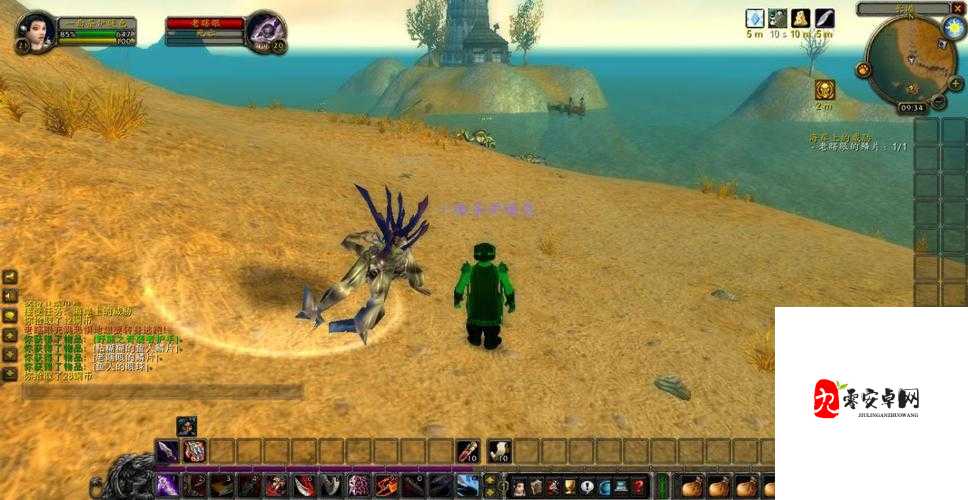Viewport: 968px width, 500px height.
Task: Select the white feather buff icon
Action: coord(824,19)
